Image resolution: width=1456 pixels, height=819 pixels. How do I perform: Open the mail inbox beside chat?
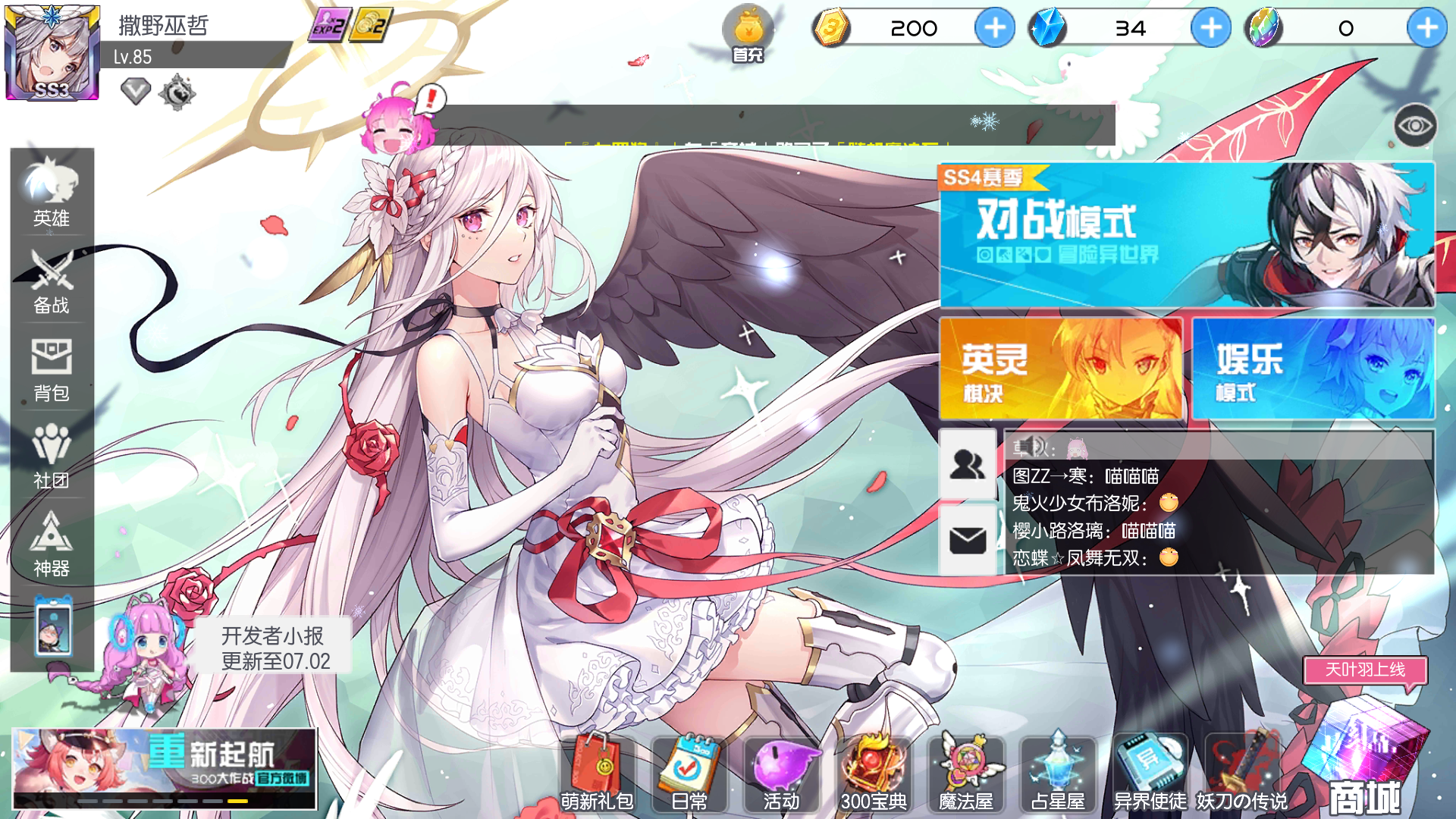(x=966, y=540)
